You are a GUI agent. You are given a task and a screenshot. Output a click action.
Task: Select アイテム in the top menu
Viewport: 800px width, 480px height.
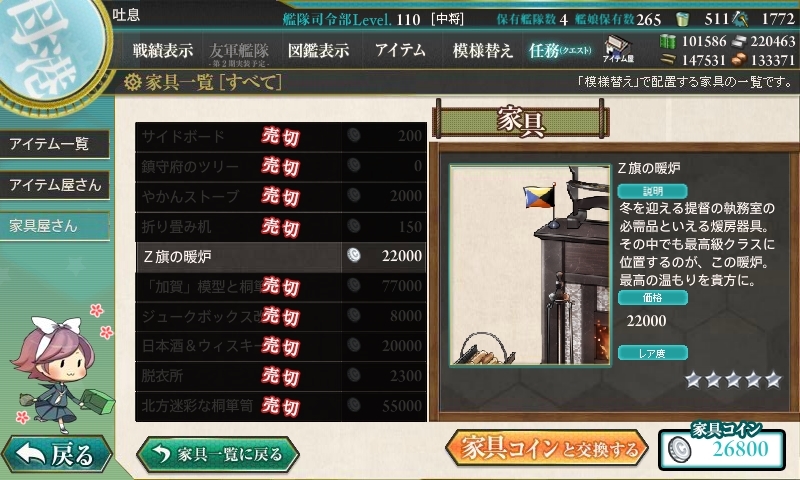(400, 50)
